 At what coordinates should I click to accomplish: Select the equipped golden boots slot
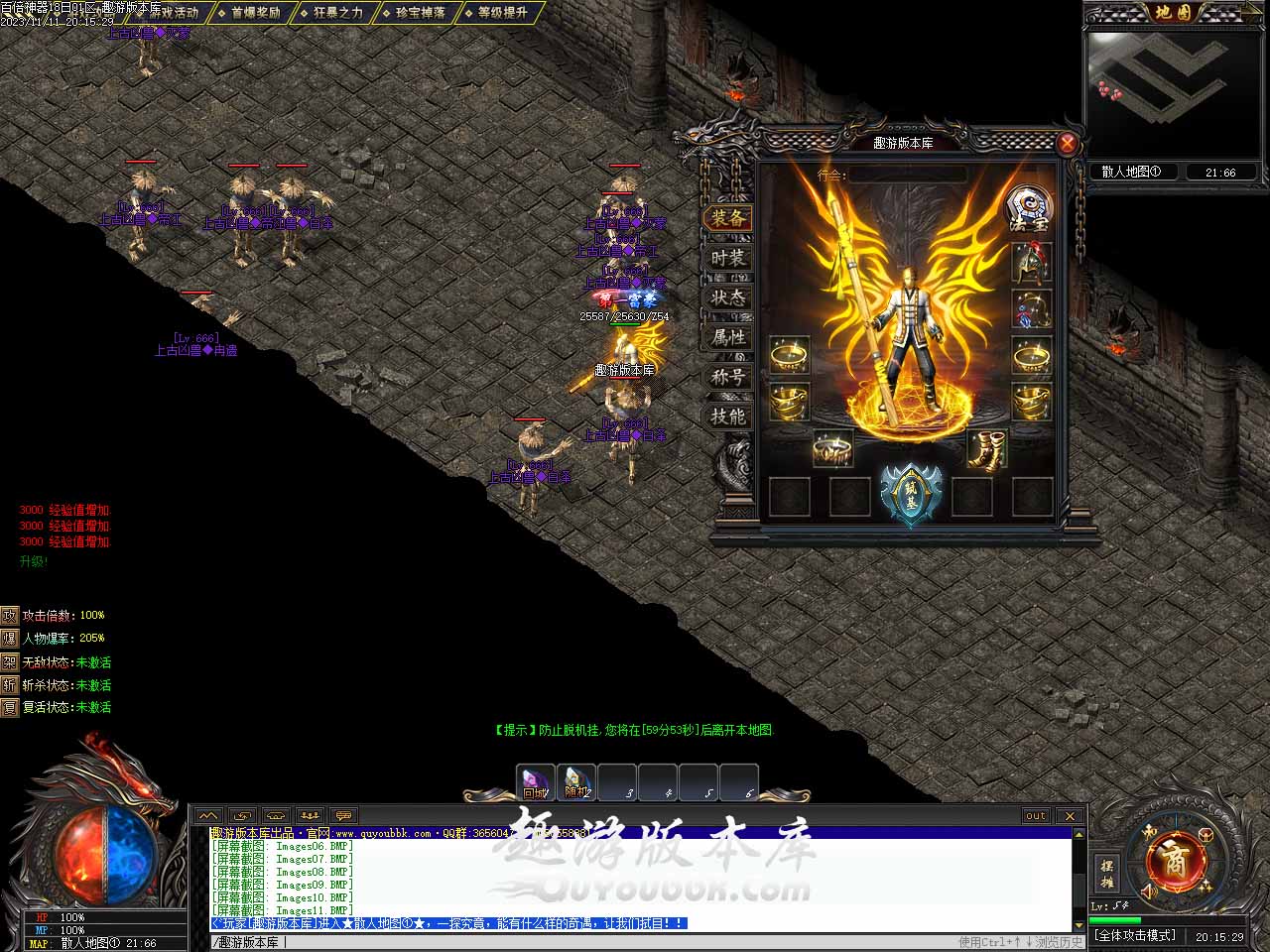(x=987, y=449)
